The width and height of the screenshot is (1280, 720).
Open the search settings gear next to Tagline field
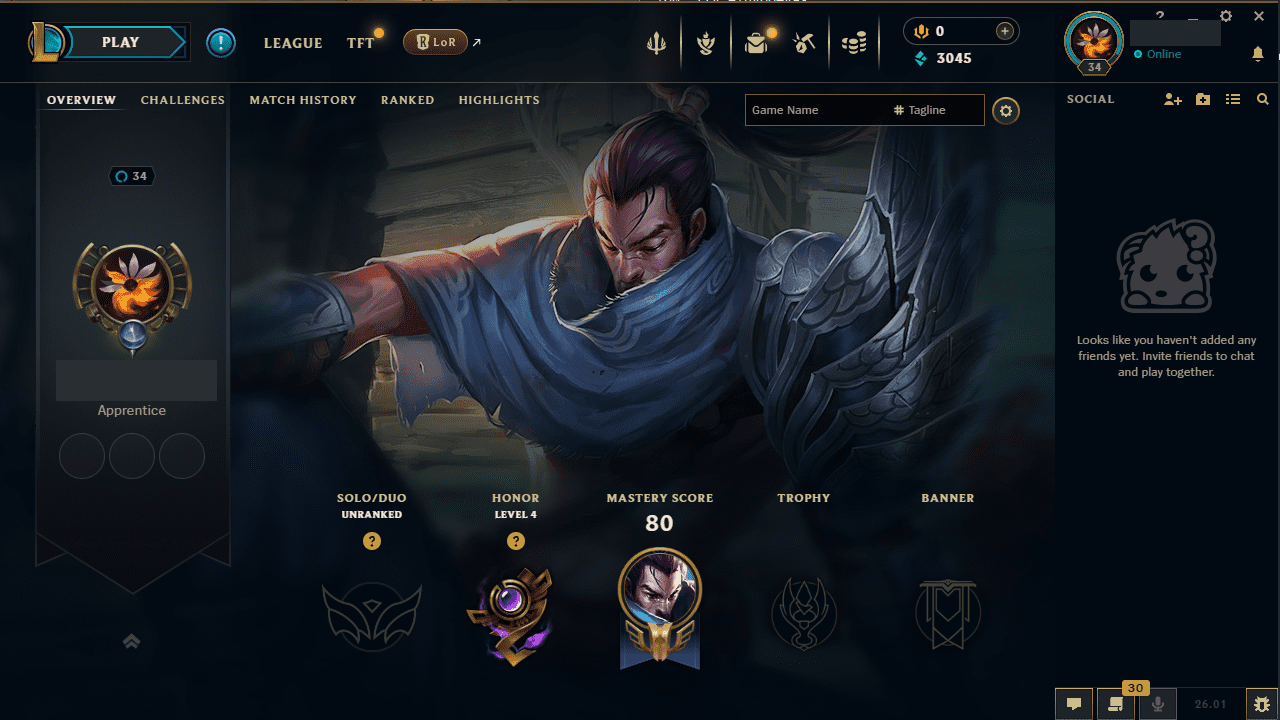coord(1006,110)
